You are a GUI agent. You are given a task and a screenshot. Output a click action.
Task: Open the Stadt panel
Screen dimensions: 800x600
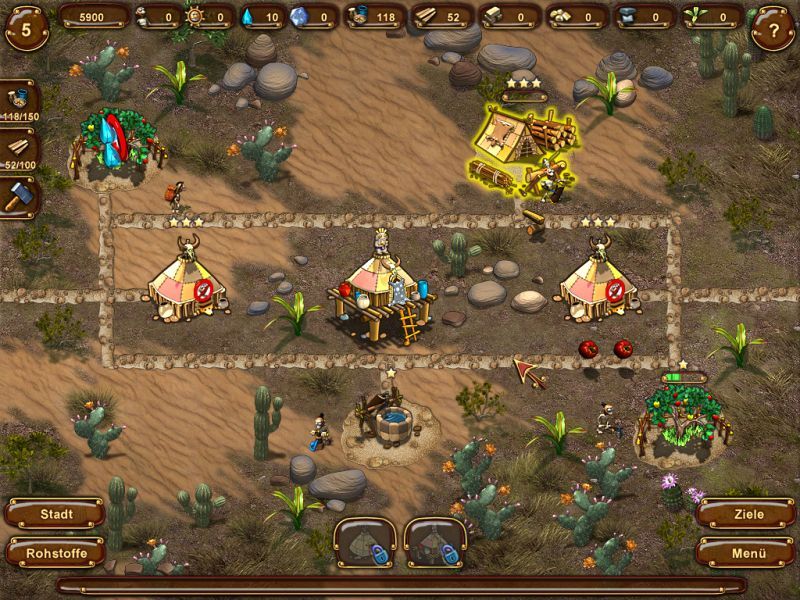click(x=56, y=514)
